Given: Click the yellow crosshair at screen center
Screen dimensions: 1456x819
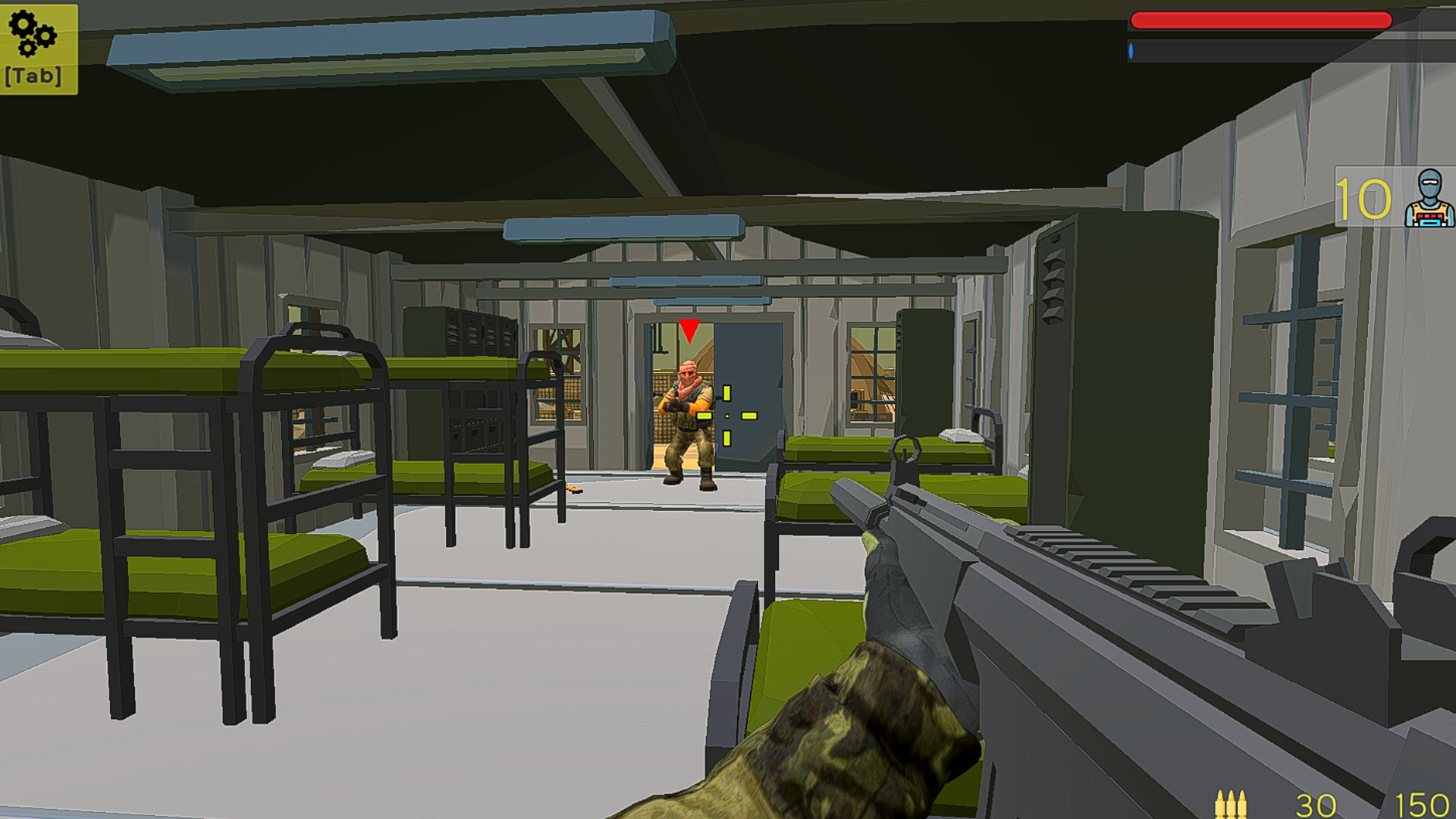Looking at the screenshot, I should 728,416.
